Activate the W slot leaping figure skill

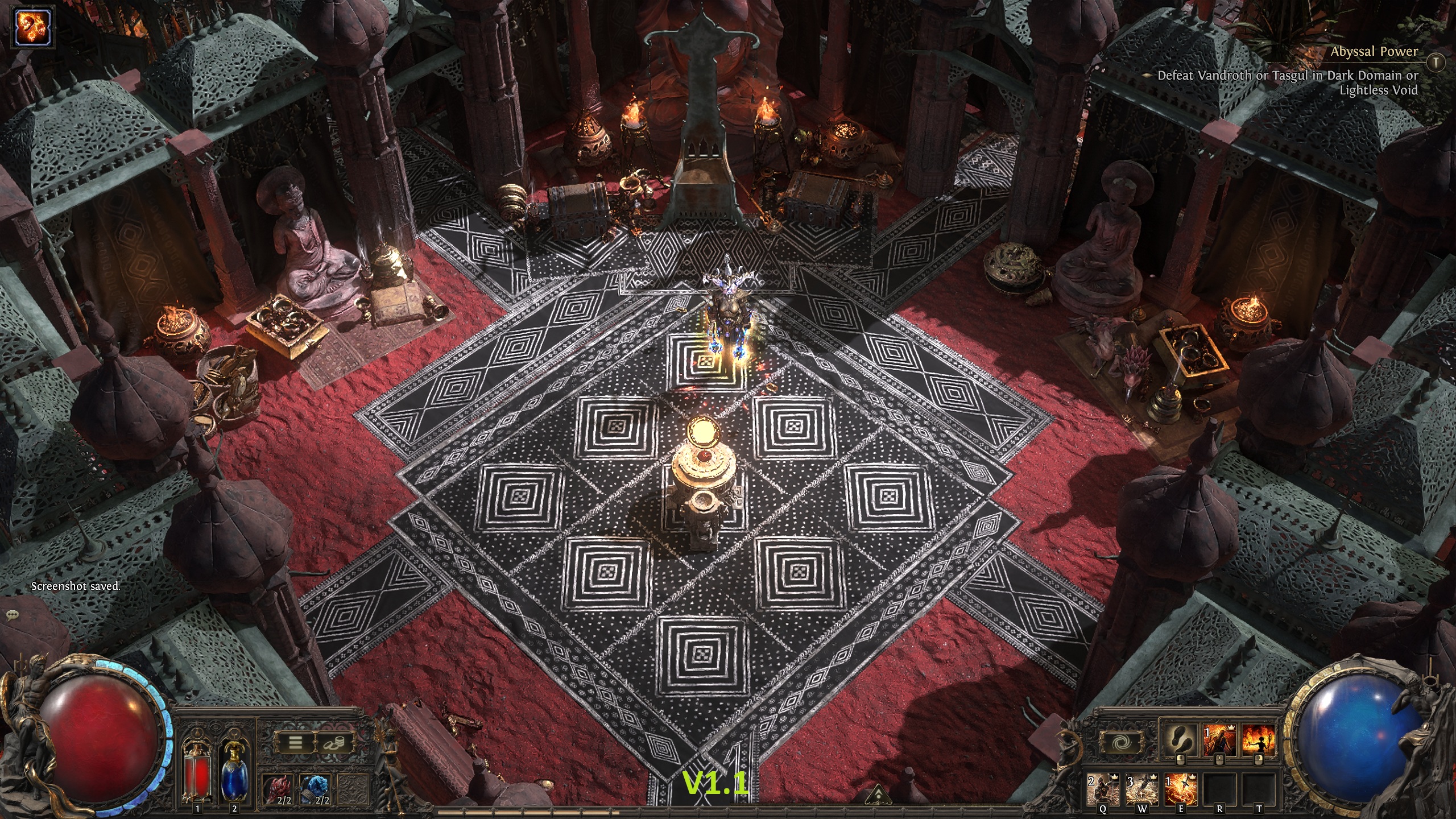[1142, 789]
